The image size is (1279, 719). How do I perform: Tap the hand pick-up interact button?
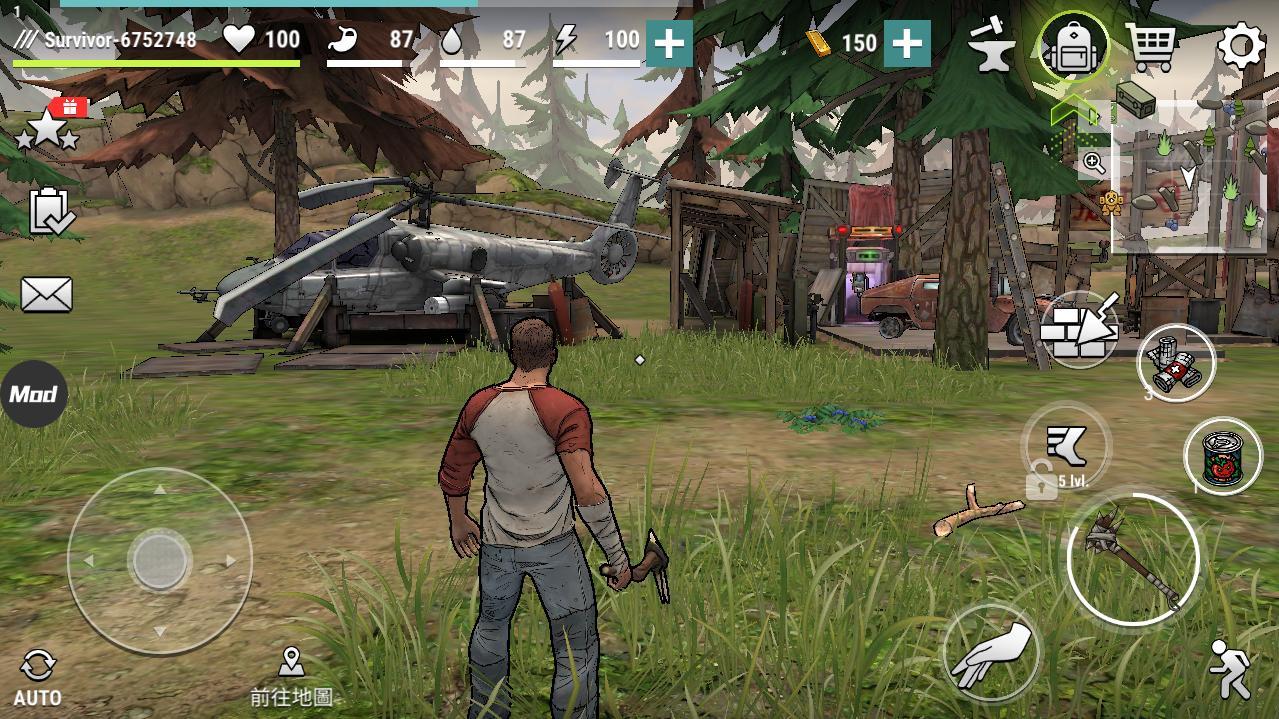(991, 650)
